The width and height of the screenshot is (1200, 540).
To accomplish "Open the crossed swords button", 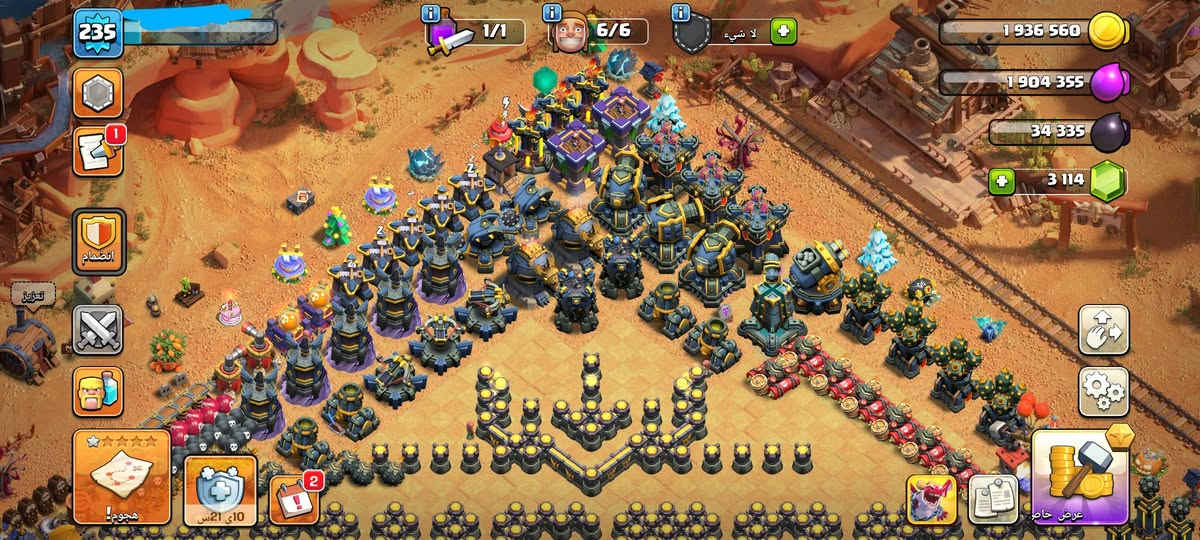I will pos(98,329).
